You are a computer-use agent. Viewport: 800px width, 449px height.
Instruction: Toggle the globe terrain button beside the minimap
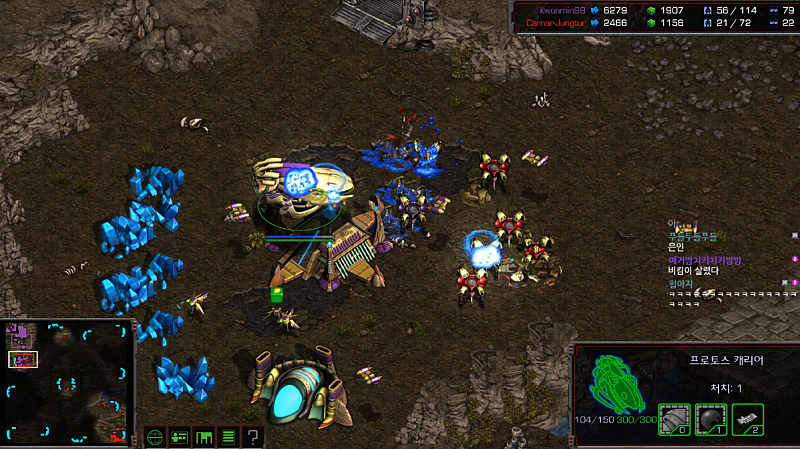click(x=155, y=436)
